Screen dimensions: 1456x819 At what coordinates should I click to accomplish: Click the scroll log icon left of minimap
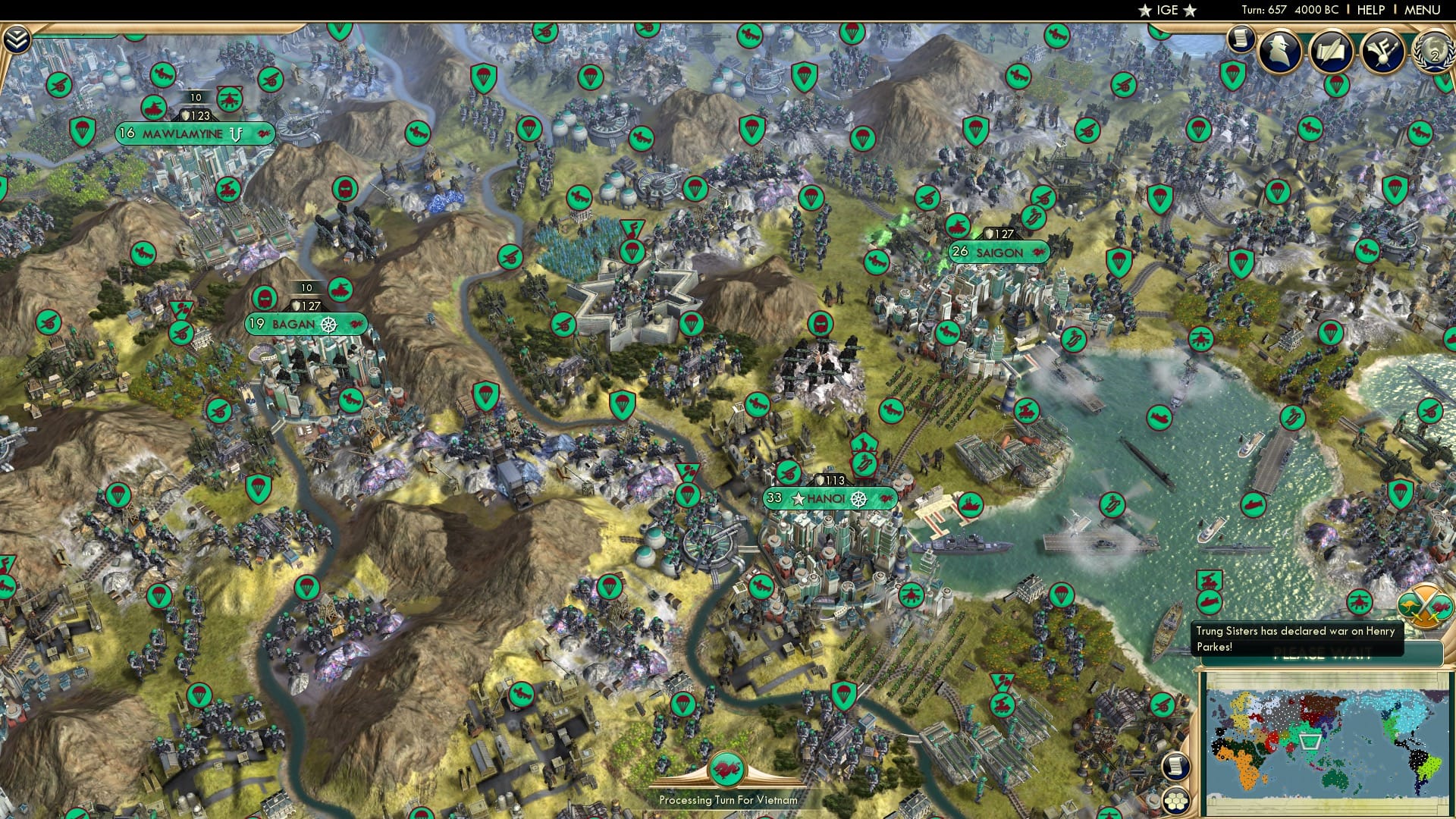(x=1175, y=766)
